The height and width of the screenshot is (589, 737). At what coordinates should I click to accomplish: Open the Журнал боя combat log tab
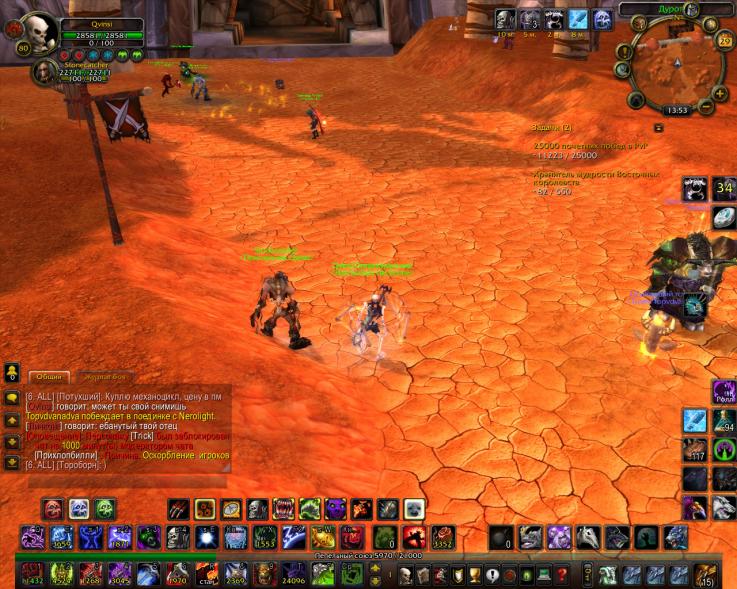pos(105,376)
